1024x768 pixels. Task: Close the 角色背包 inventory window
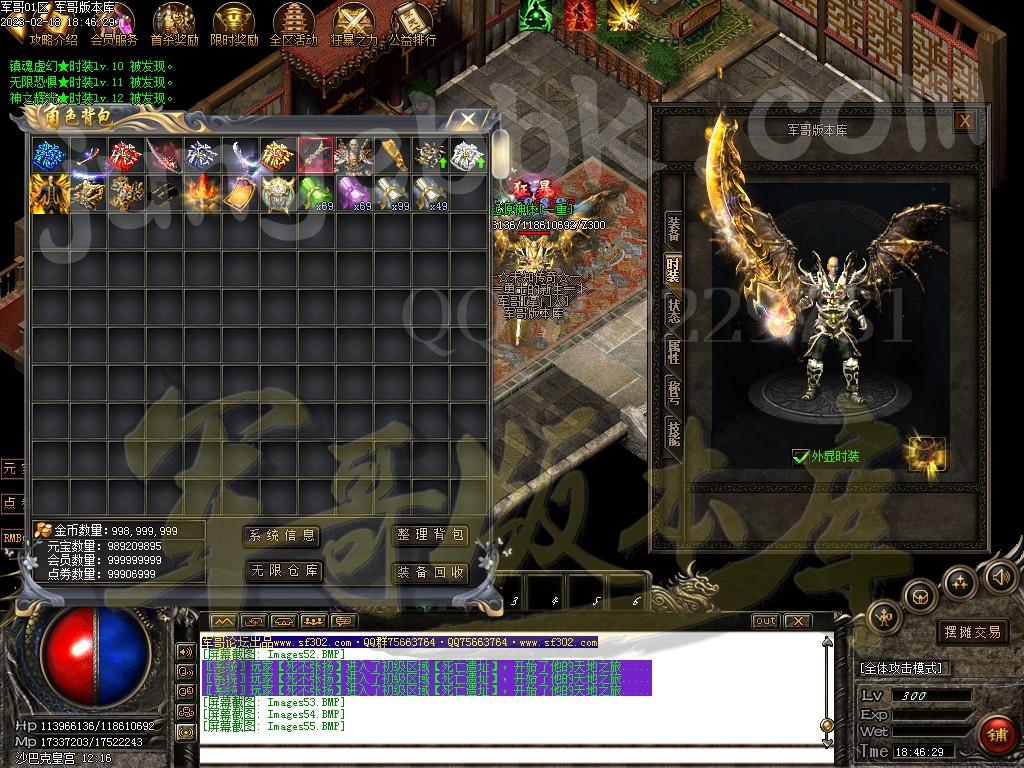(x=467, y=119)
